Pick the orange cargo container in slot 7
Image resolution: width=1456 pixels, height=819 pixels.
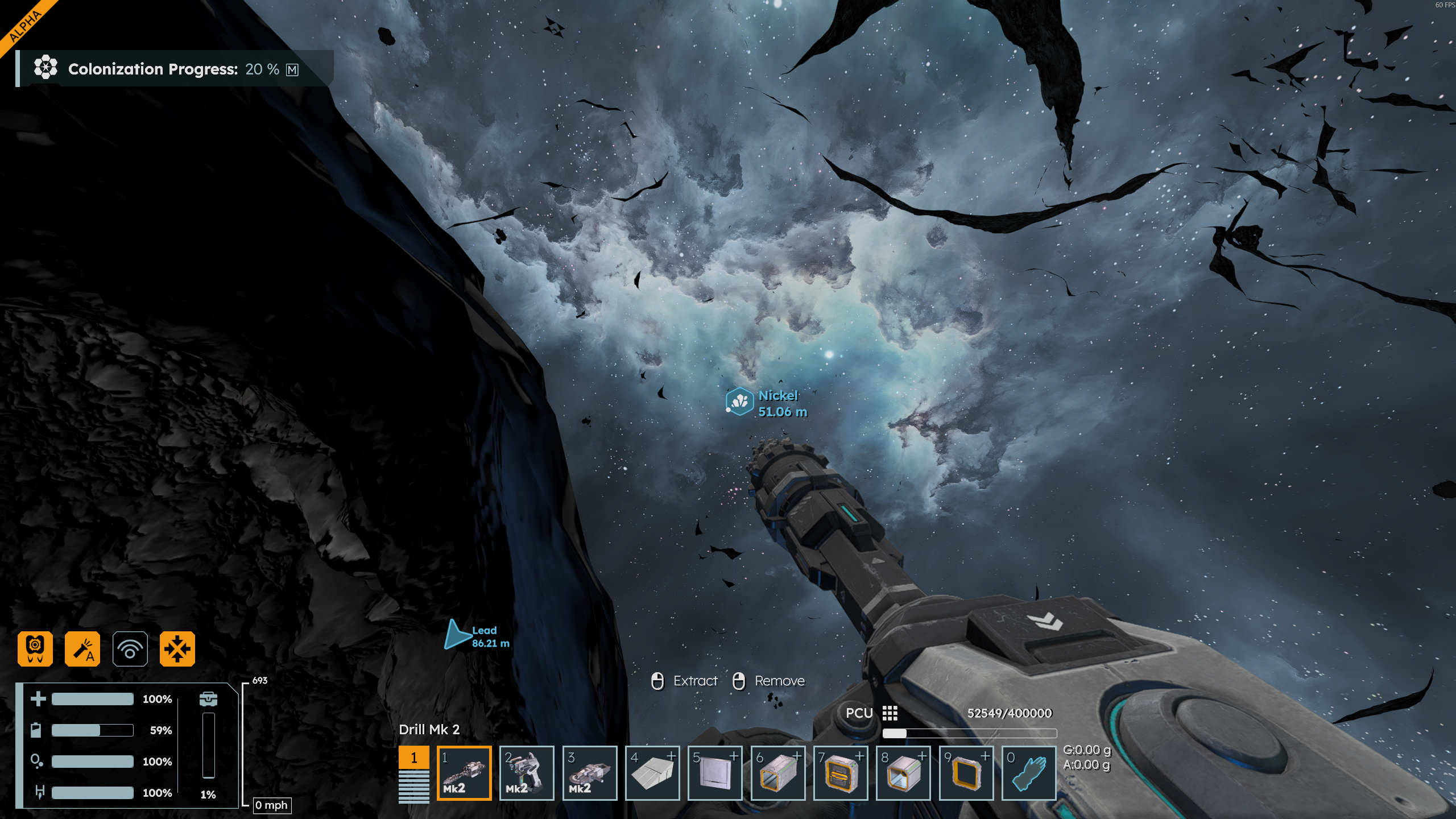point(841,772)
